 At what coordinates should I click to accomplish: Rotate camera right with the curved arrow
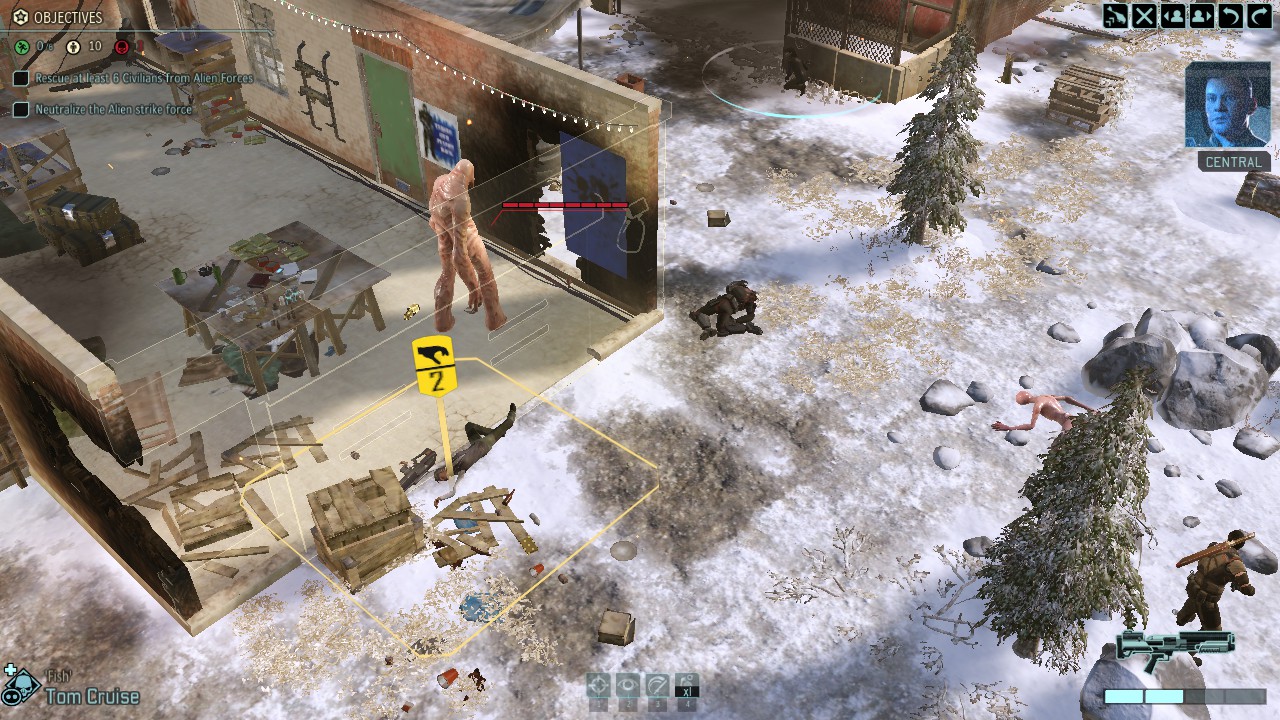(1259, 15)
